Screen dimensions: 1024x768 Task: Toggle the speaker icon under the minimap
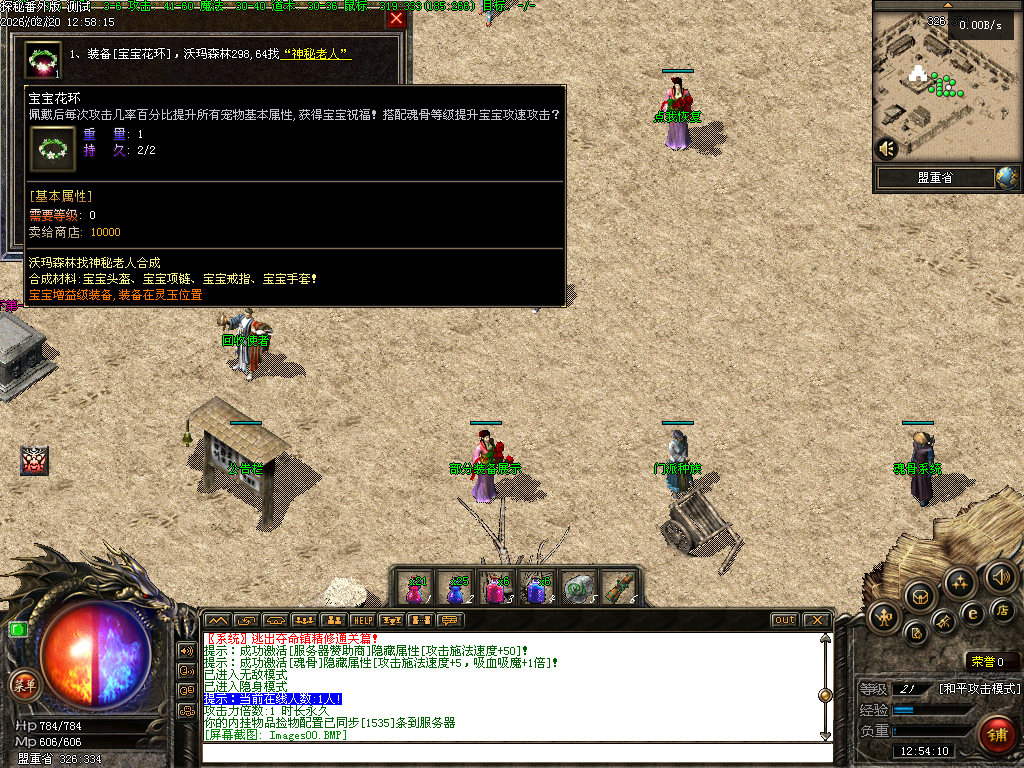tap(886, 149)
